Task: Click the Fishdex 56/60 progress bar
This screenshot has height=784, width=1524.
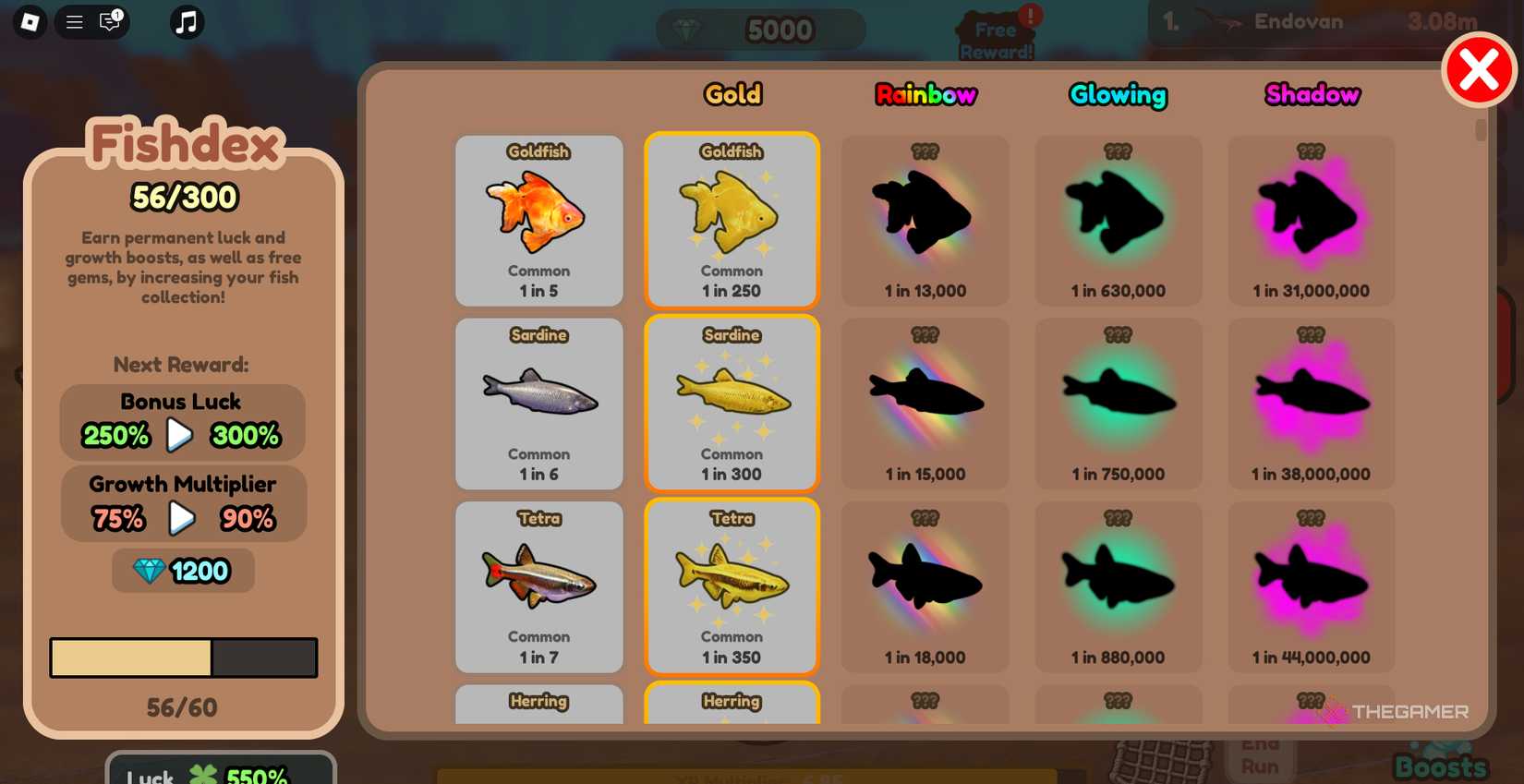Action: pyautogui.click(x=183, y=657)
